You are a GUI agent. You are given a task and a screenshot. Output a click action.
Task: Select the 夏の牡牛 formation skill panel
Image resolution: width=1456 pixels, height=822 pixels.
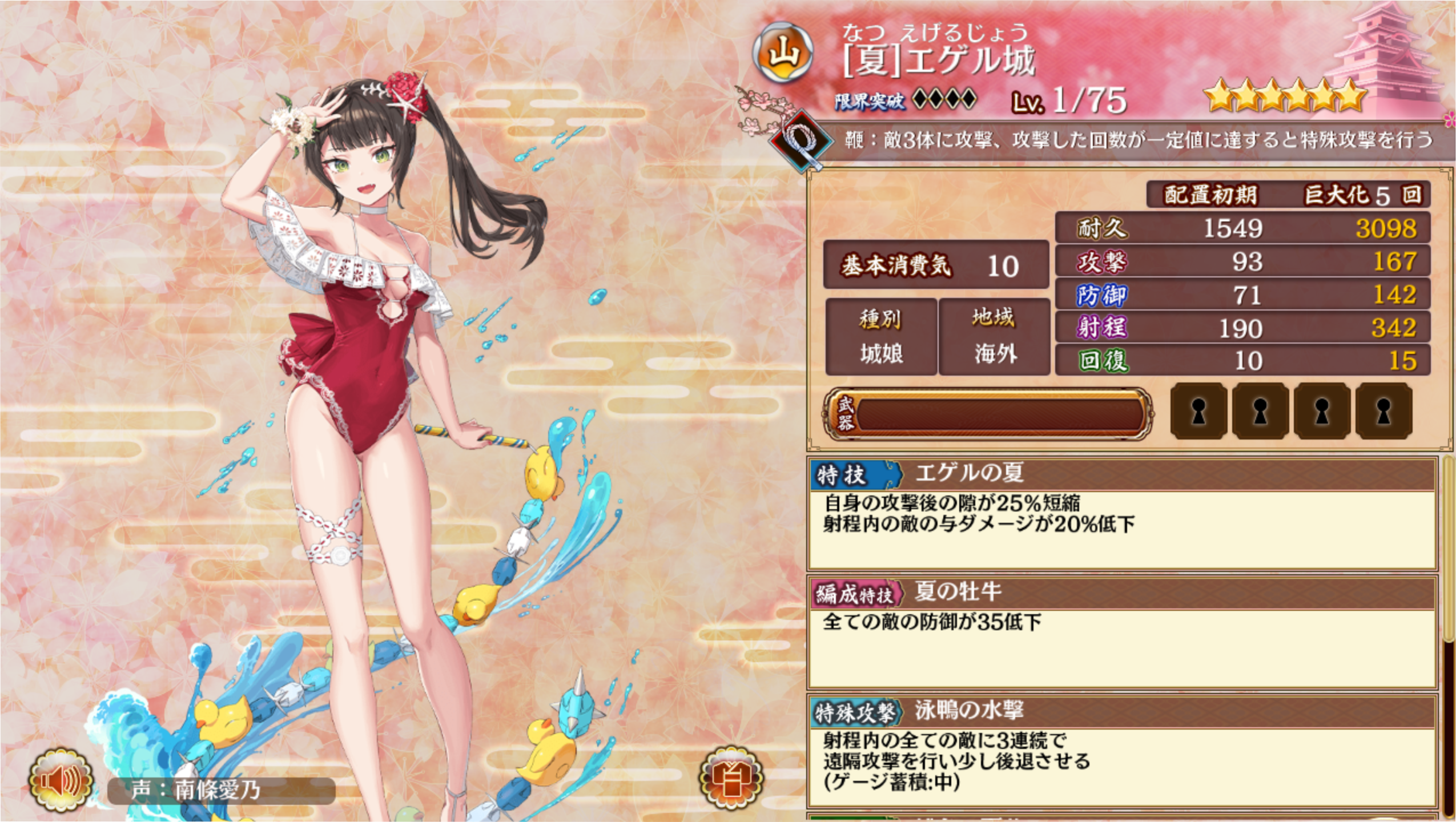click(1121, 632)
